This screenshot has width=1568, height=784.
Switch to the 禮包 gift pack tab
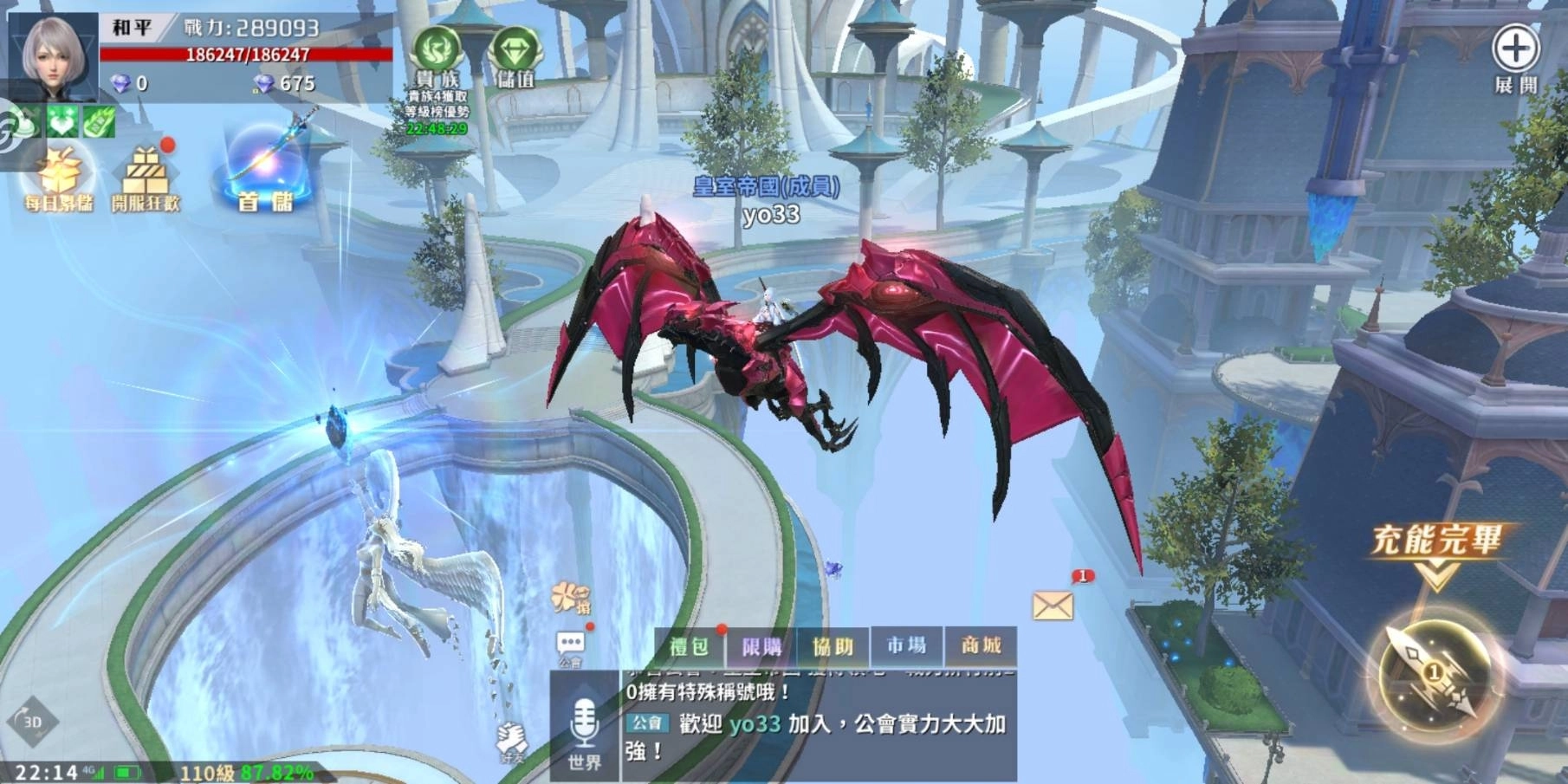click(x=690, y=646)
